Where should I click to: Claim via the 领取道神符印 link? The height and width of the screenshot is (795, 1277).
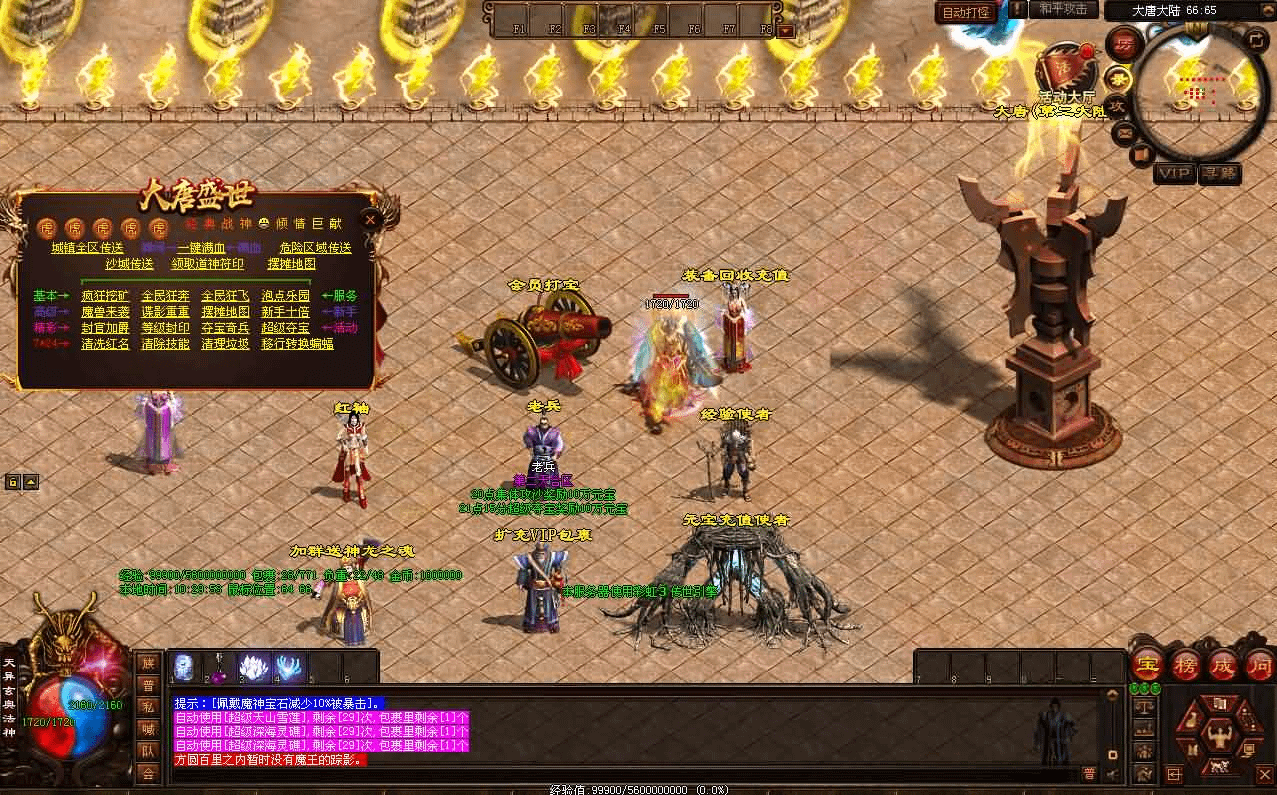208,264
